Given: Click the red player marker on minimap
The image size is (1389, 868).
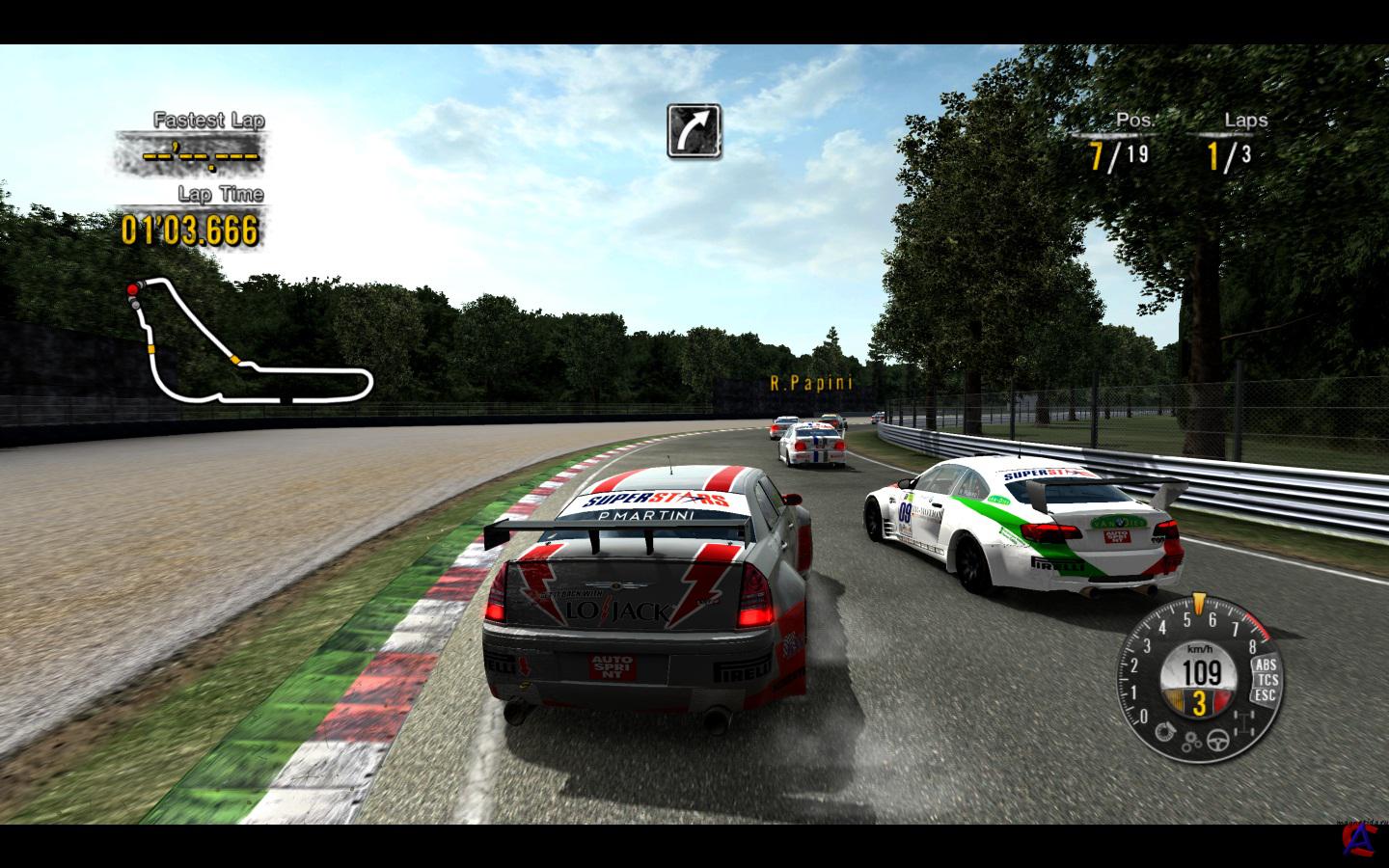Looking at the screenshot, I should 132,289.
